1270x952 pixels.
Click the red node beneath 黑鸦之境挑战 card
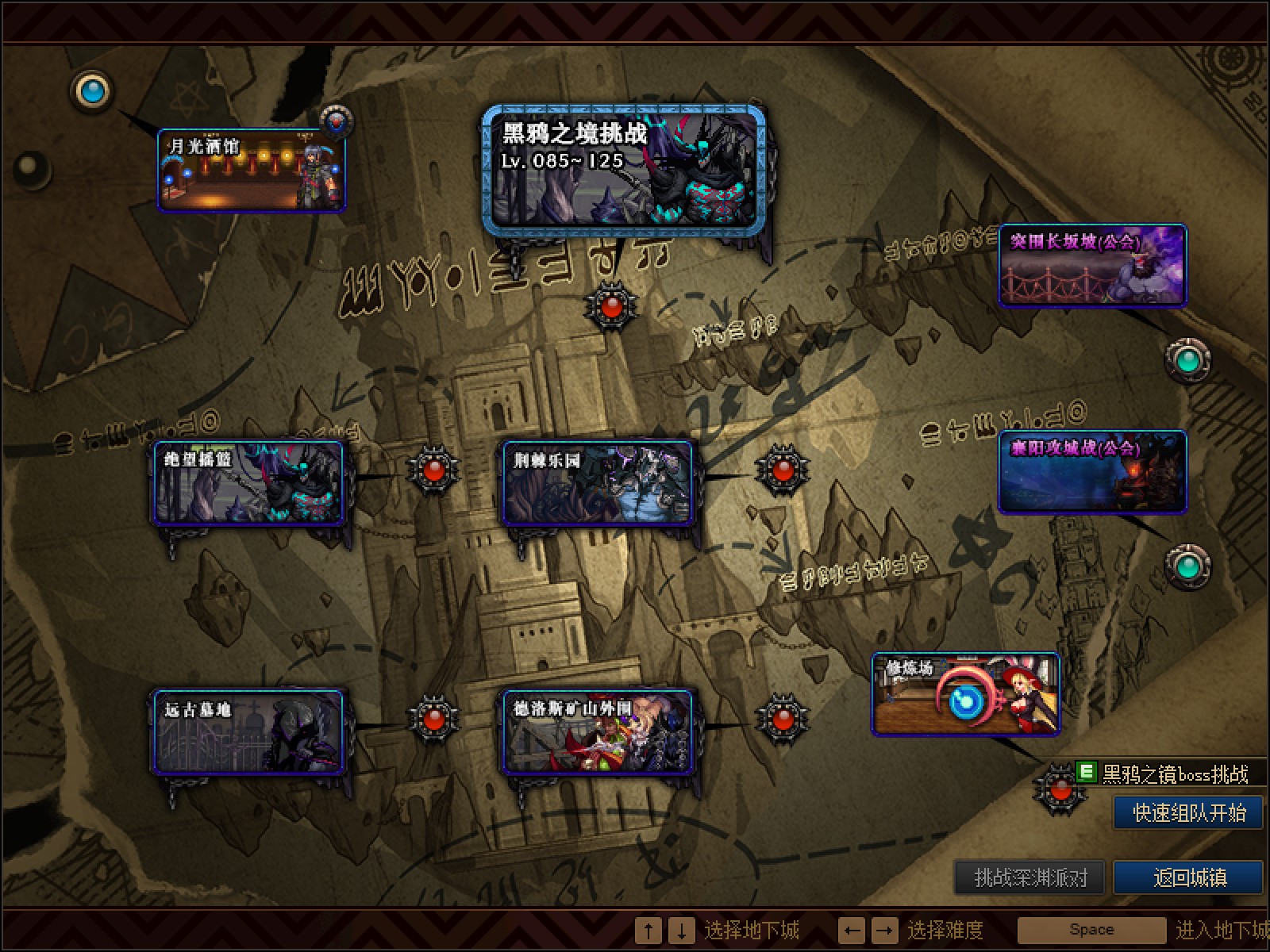(x=610, y=307)
